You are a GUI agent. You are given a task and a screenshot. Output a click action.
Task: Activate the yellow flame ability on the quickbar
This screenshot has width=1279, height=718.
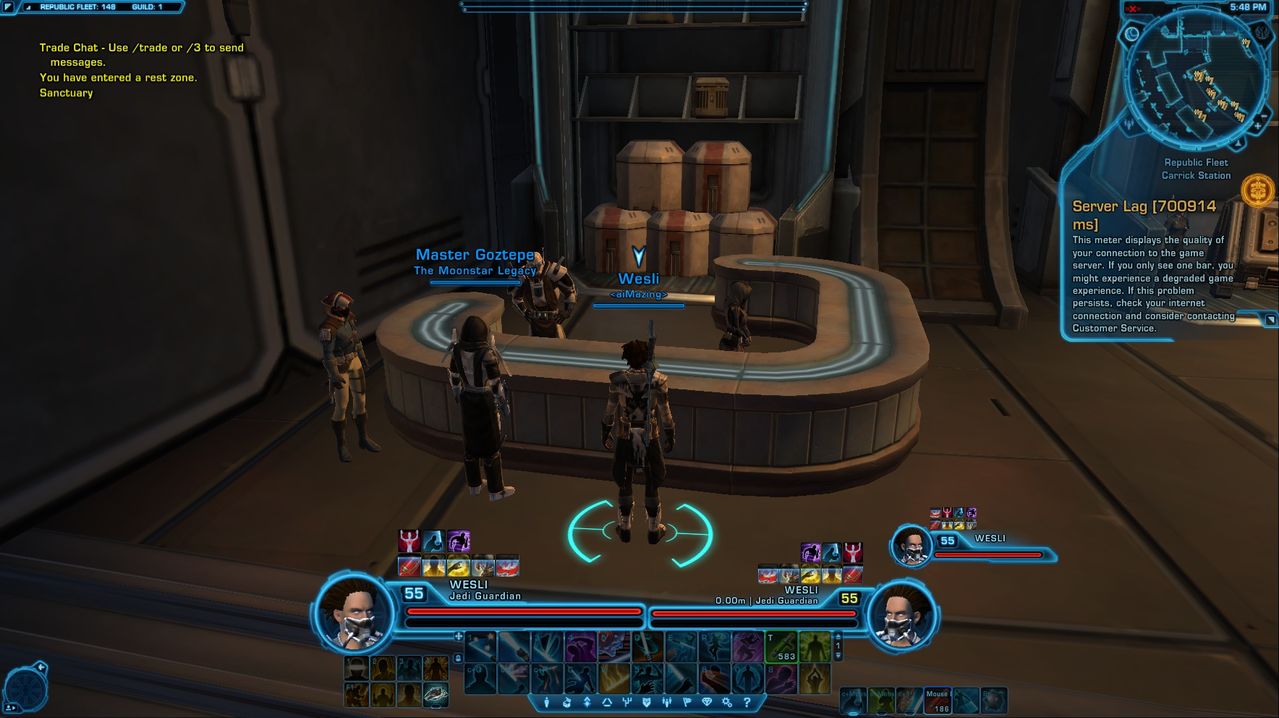pos(612,678)
